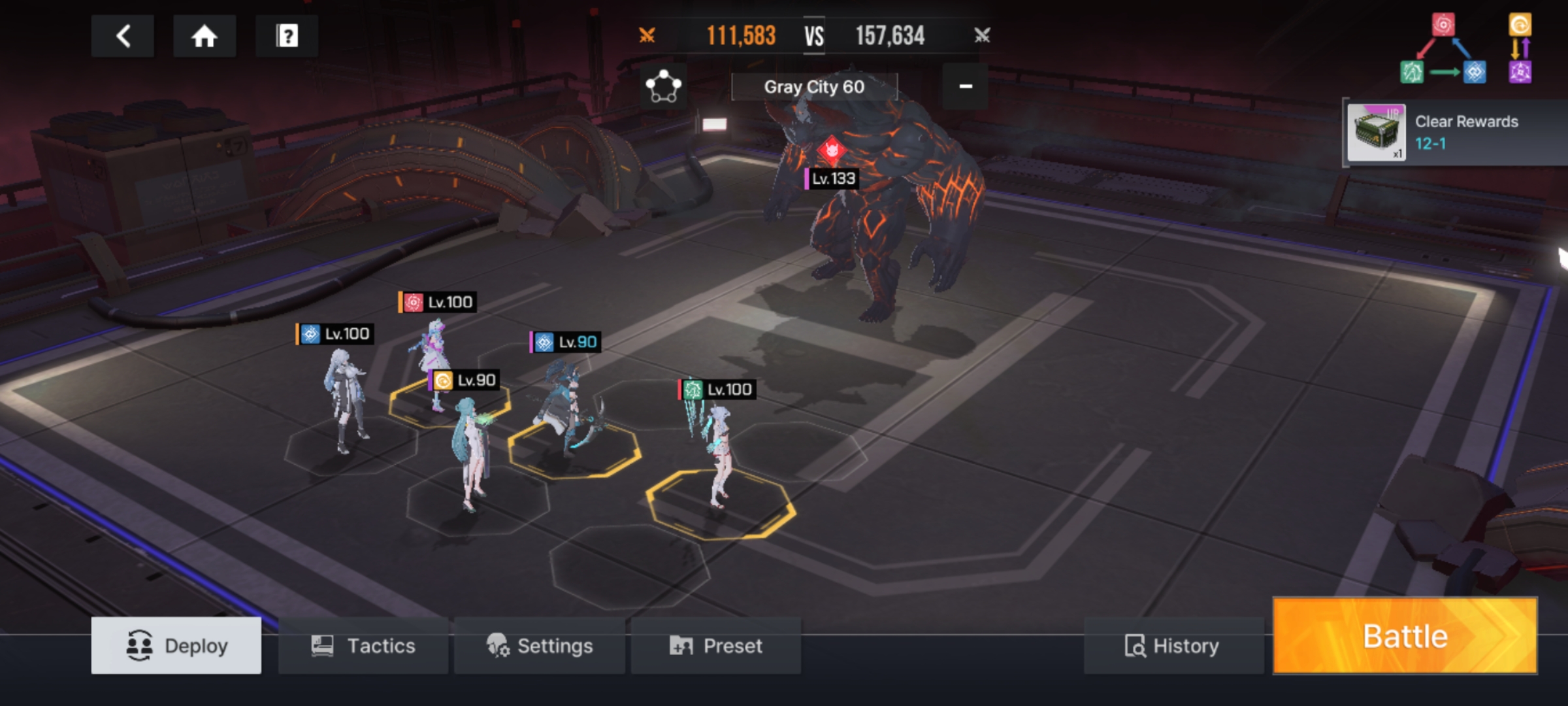View the battle History
This screenshot has width=1568, height=706.
[x=1173, y=646]
